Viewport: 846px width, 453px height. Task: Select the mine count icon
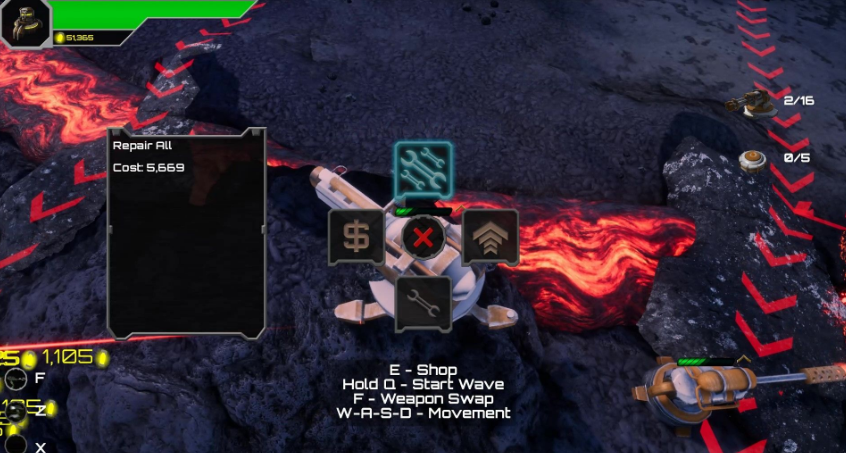click(753, 158)
